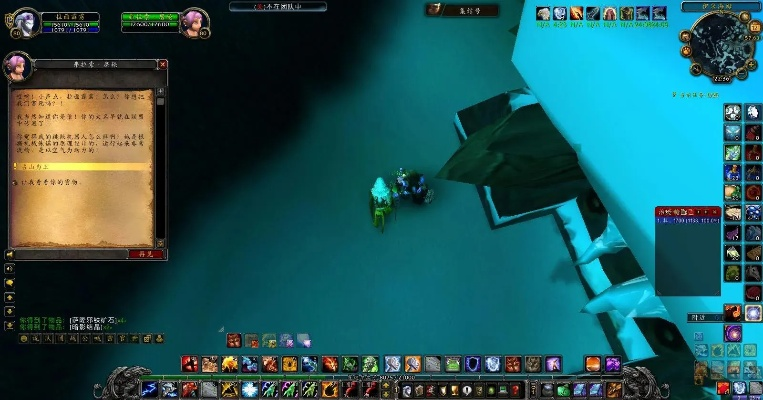Screen dimensions: 763x400
Task: Select the player portrait frame
Action: 27,22
